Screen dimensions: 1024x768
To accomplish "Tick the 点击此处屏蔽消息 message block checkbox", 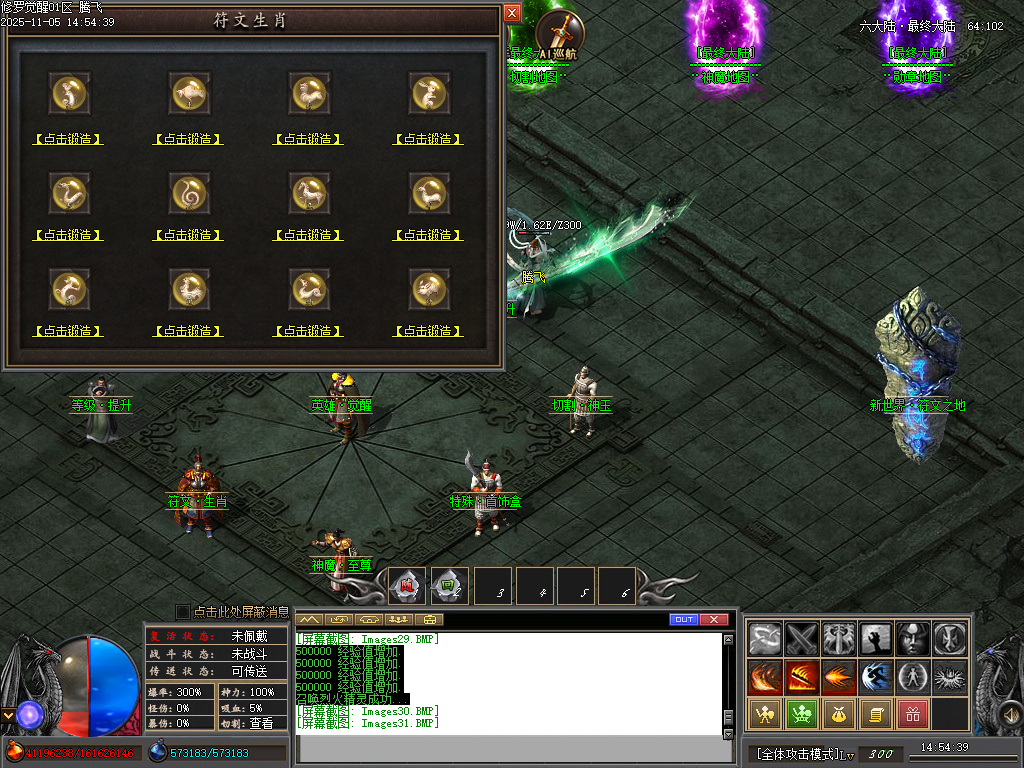I will [182, 611].
